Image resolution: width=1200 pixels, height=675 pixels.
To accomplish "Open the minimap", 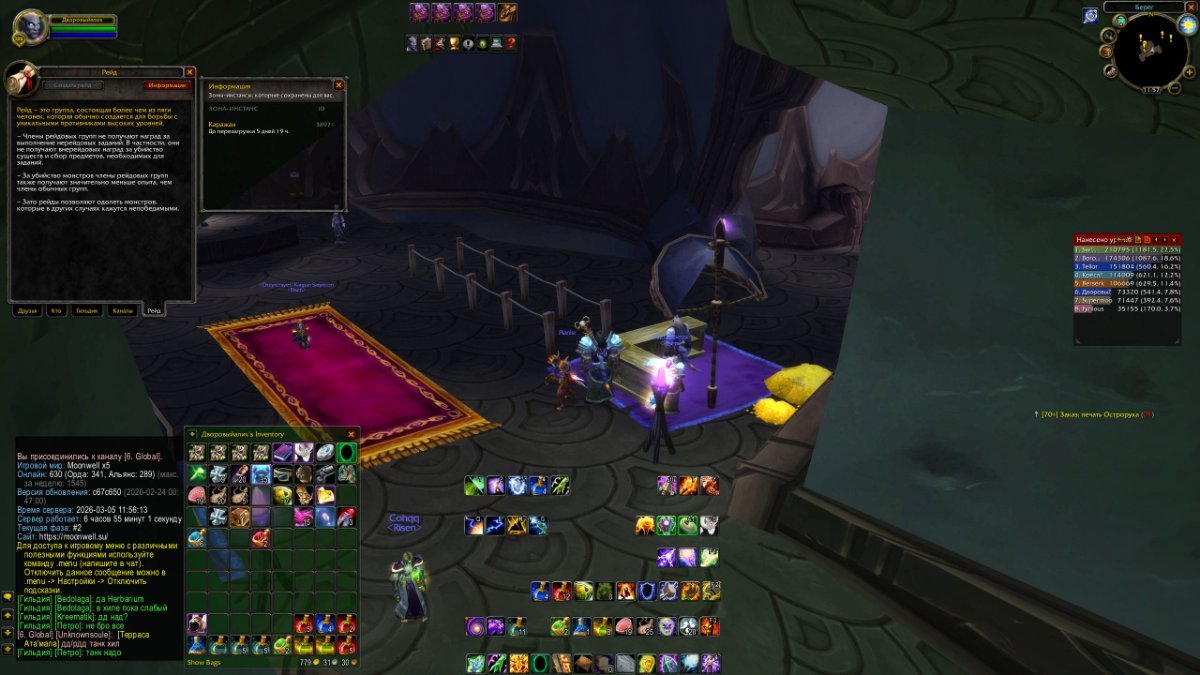I will pos(1151,51).
